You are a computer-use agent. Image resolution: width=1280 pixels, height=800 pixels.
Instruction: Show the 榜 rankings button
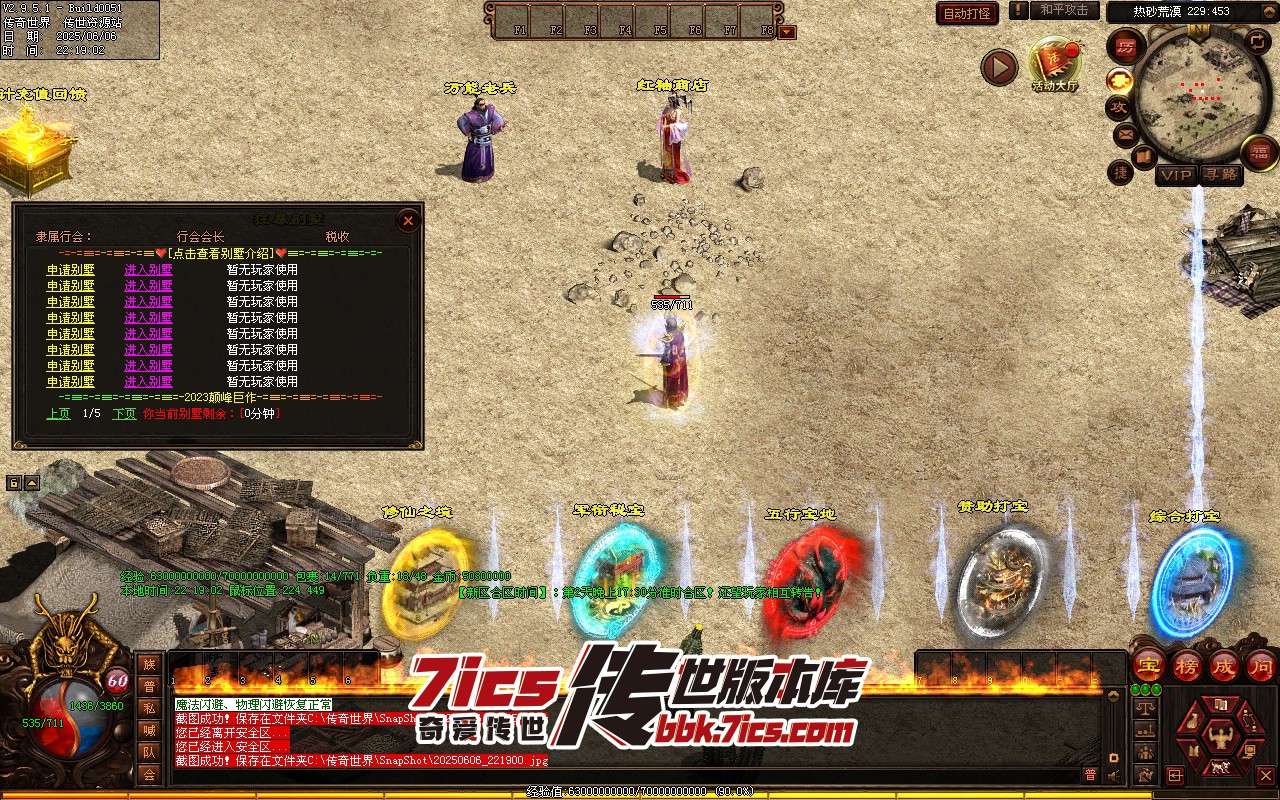tap(1187, 665)
